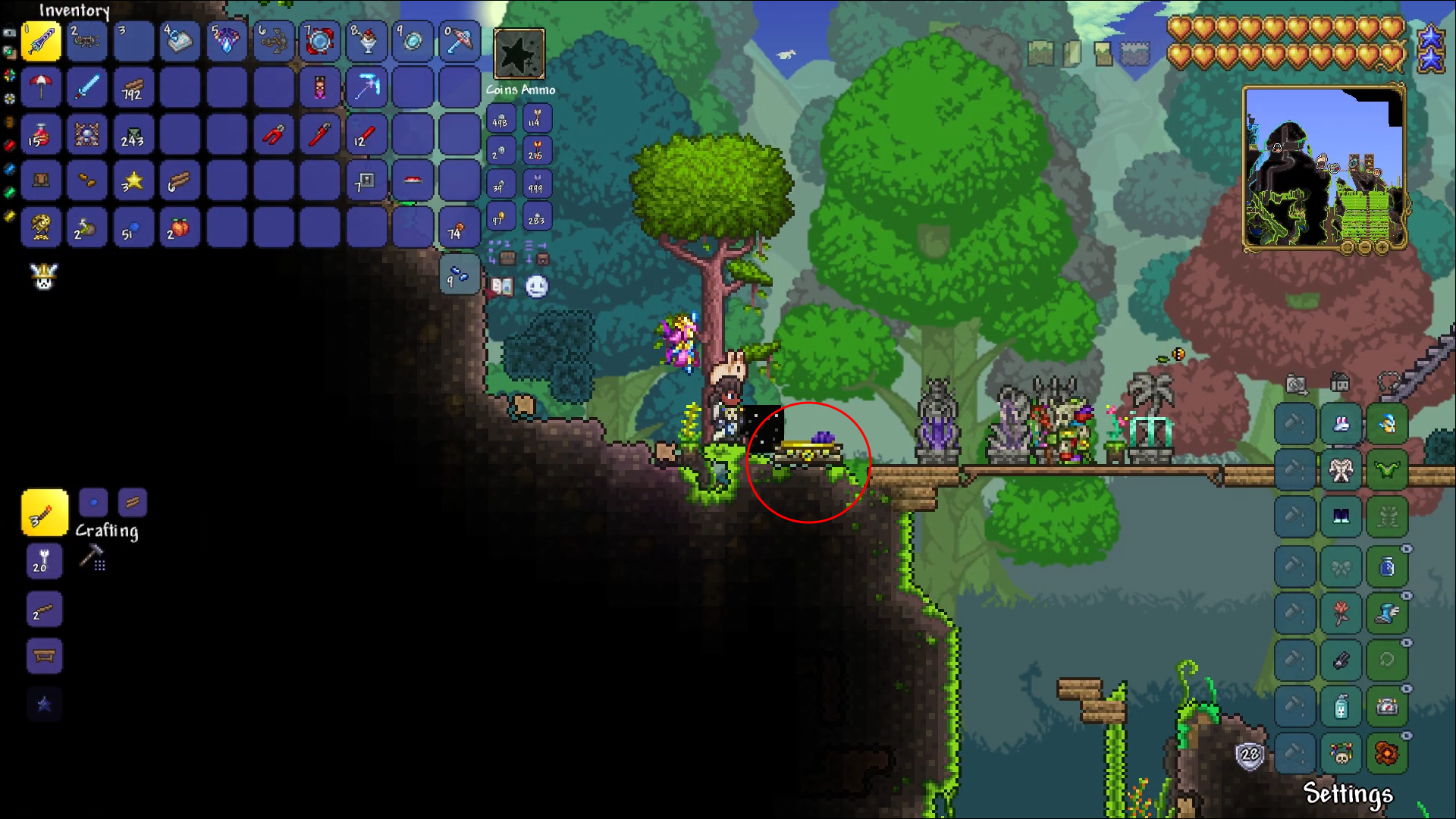This screenshot has width=1456, height=819.
Task: Select the ice cream sundae hotbar slot
Action: click(x=366, y=41)
